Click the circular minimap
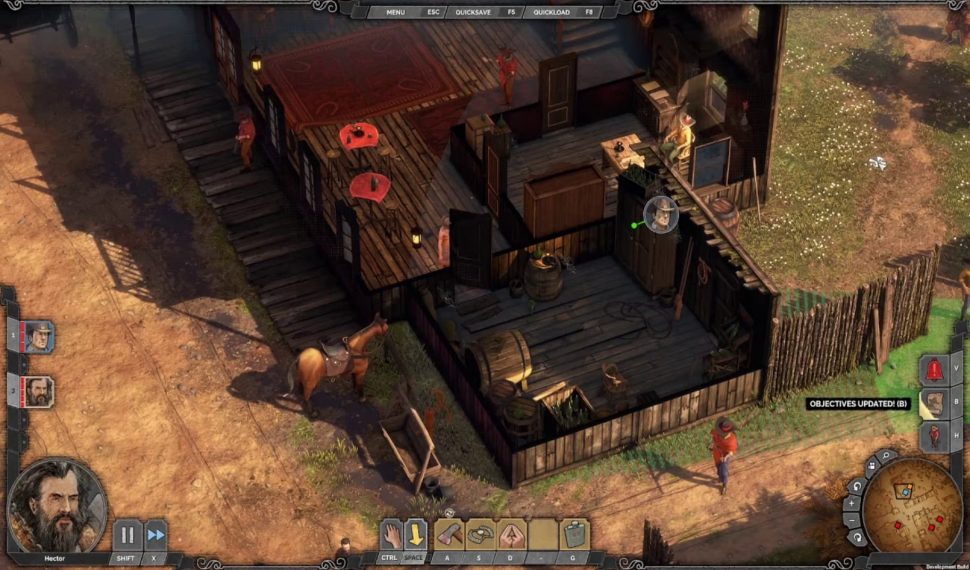Screen dimensions: 970x570 tap(911, 505)
